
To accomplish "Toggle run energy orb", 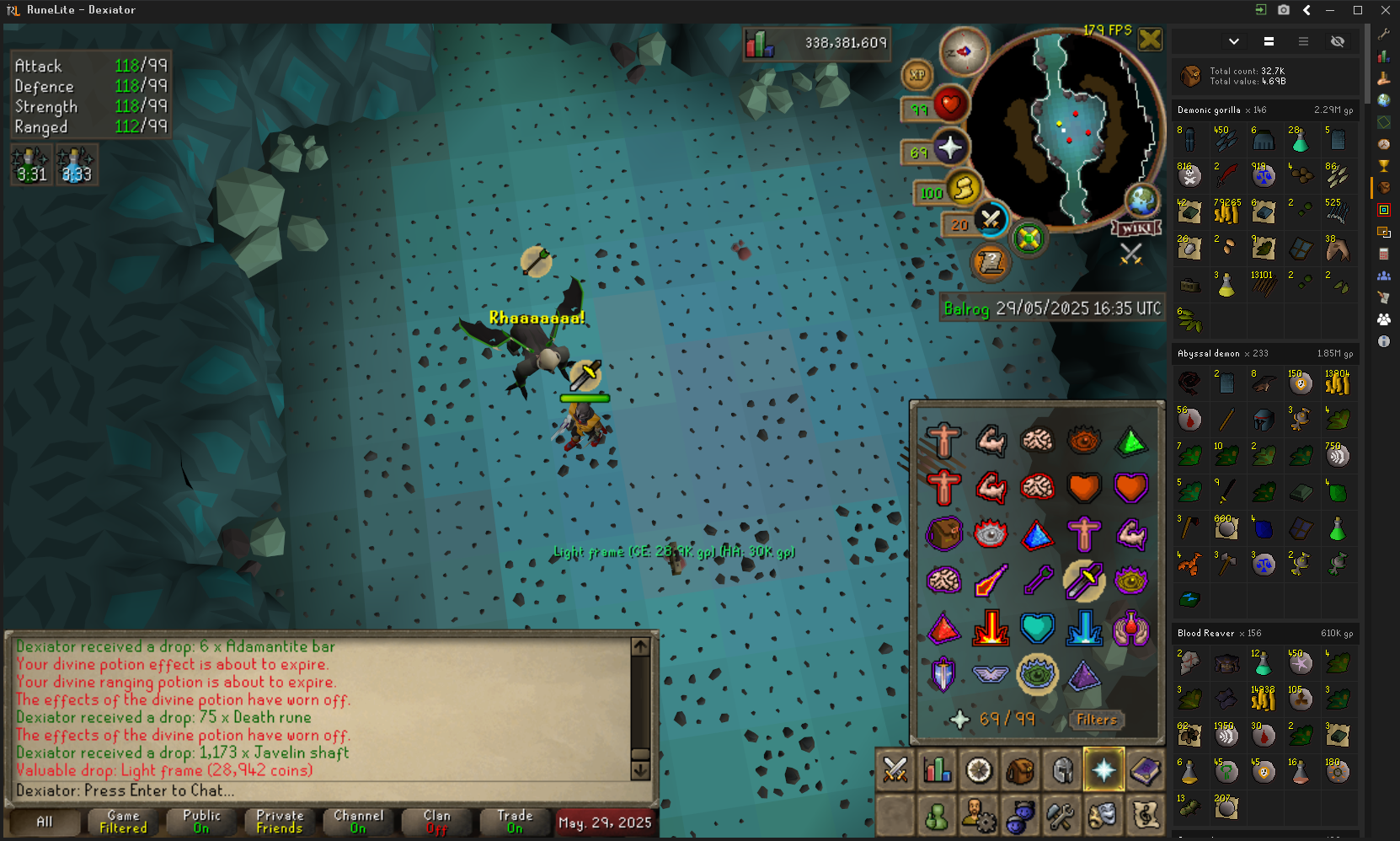I will tap(963, 189).
